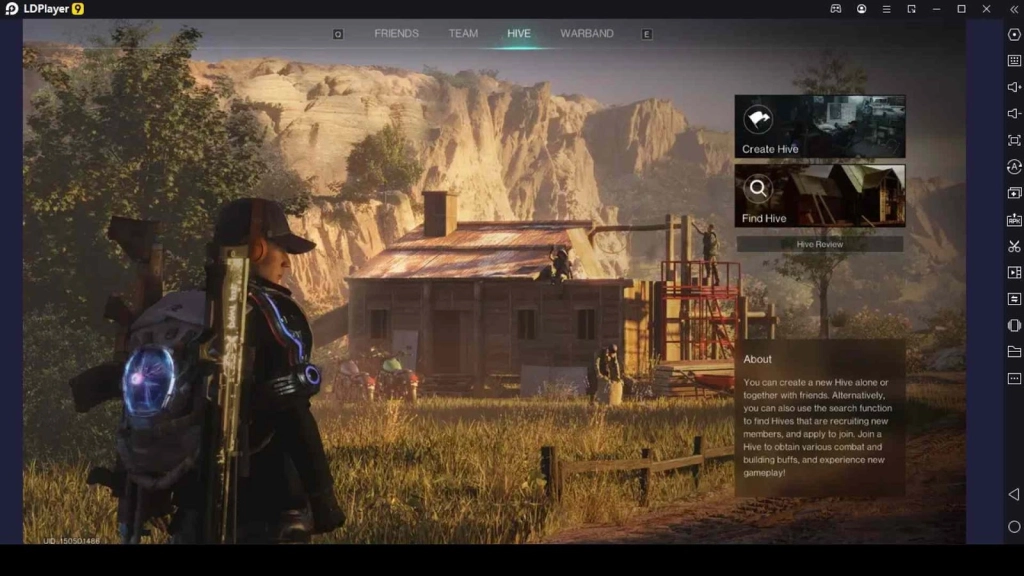This screenshot has width=1024, height=576.
Task: Open the Team tab
Action: (x=463, y=33)
